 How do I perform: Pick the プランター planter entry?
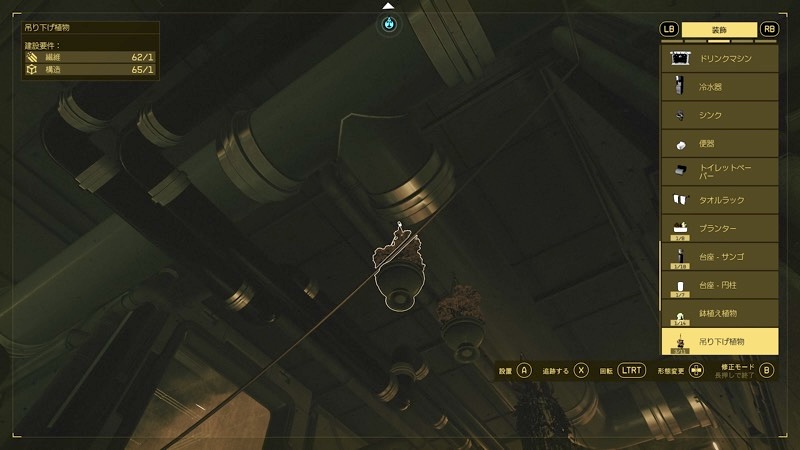pos(719,228)
